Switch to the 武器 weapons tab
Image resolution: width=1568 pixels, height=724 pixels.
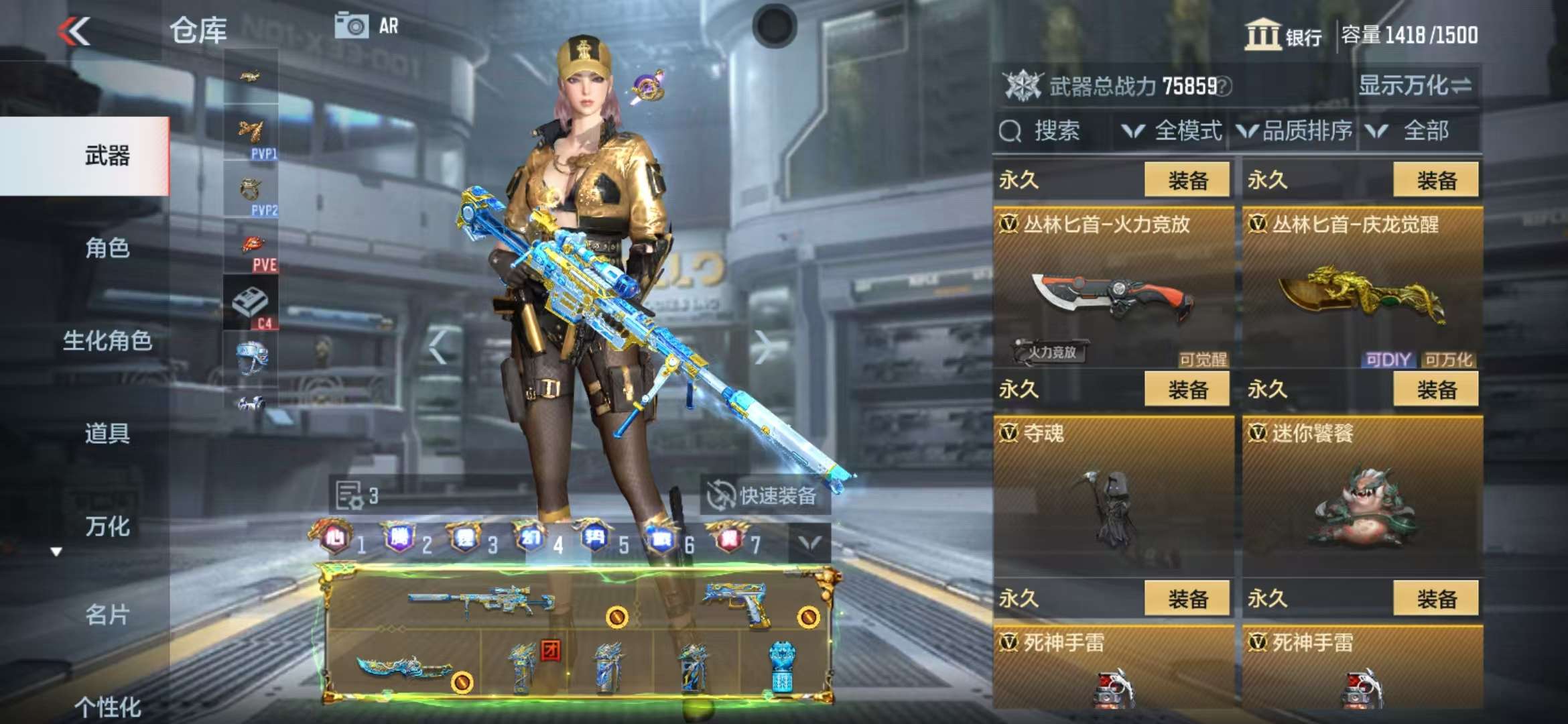click(107, 156)
